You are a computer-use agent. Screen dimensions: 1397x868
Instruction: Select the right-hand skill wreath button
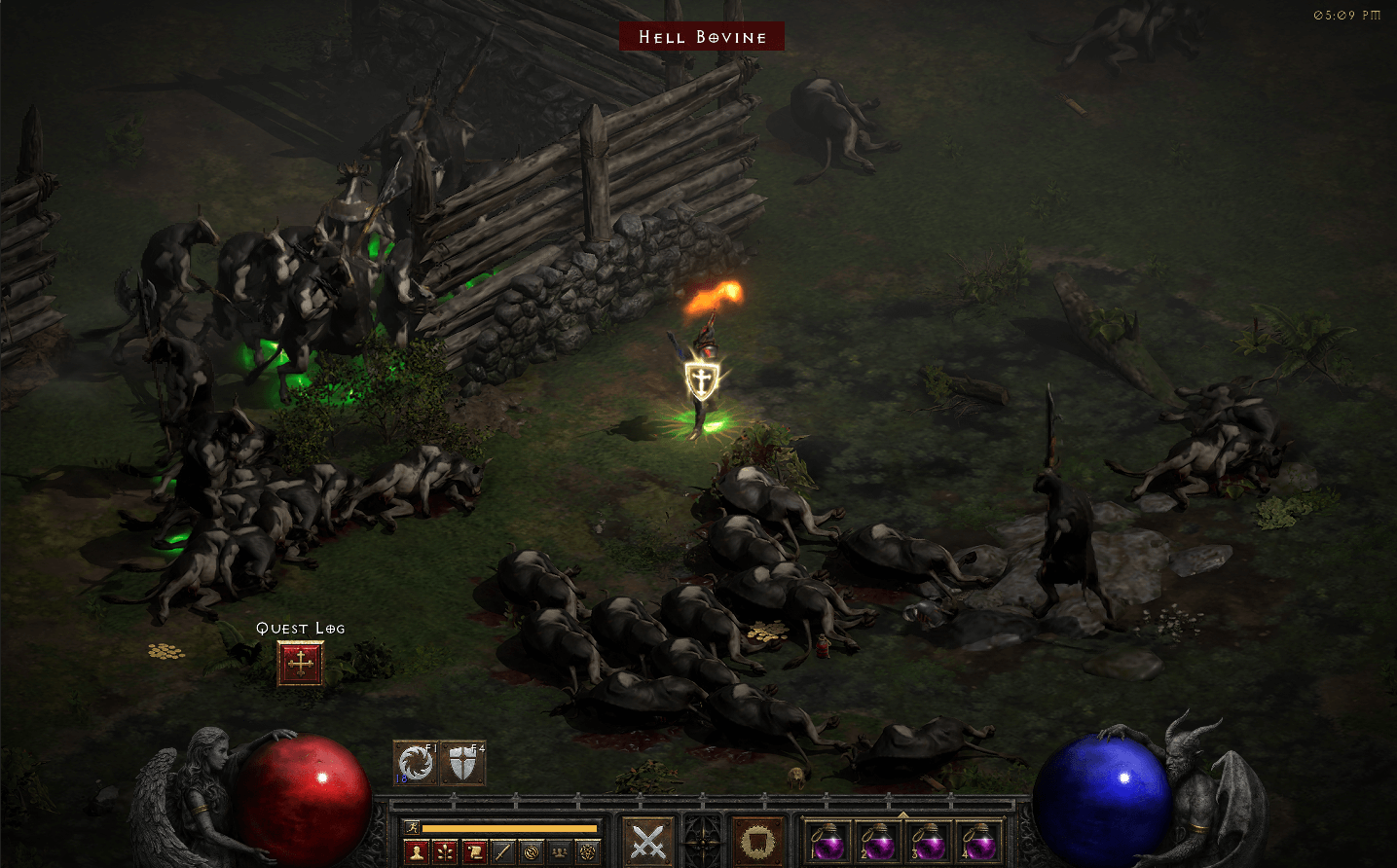point(757,843)
